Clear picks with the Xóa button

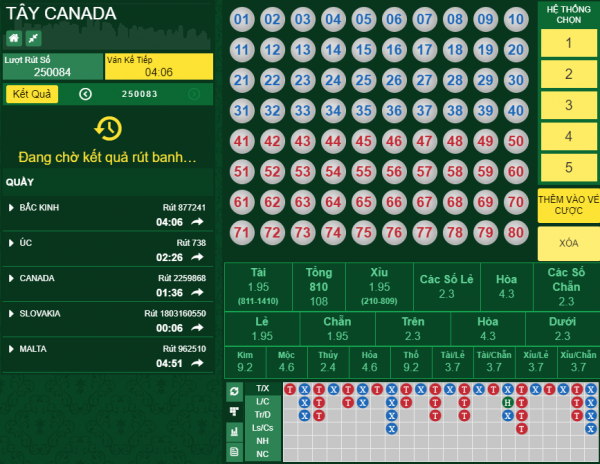pos(568,244)
